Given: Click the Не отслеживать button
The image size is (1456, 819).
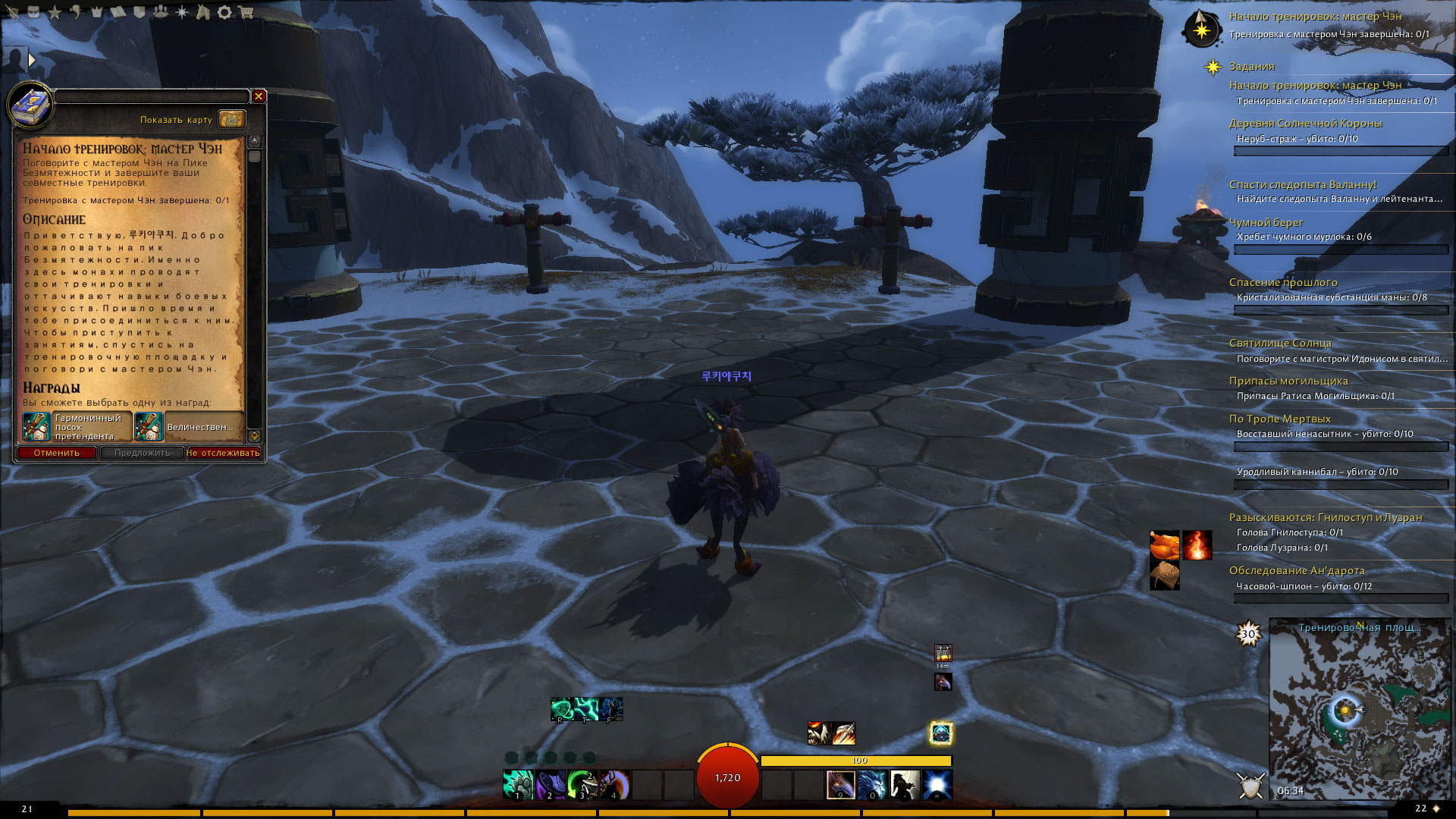Looking at the screenshot, I should (x=223, y=453).
